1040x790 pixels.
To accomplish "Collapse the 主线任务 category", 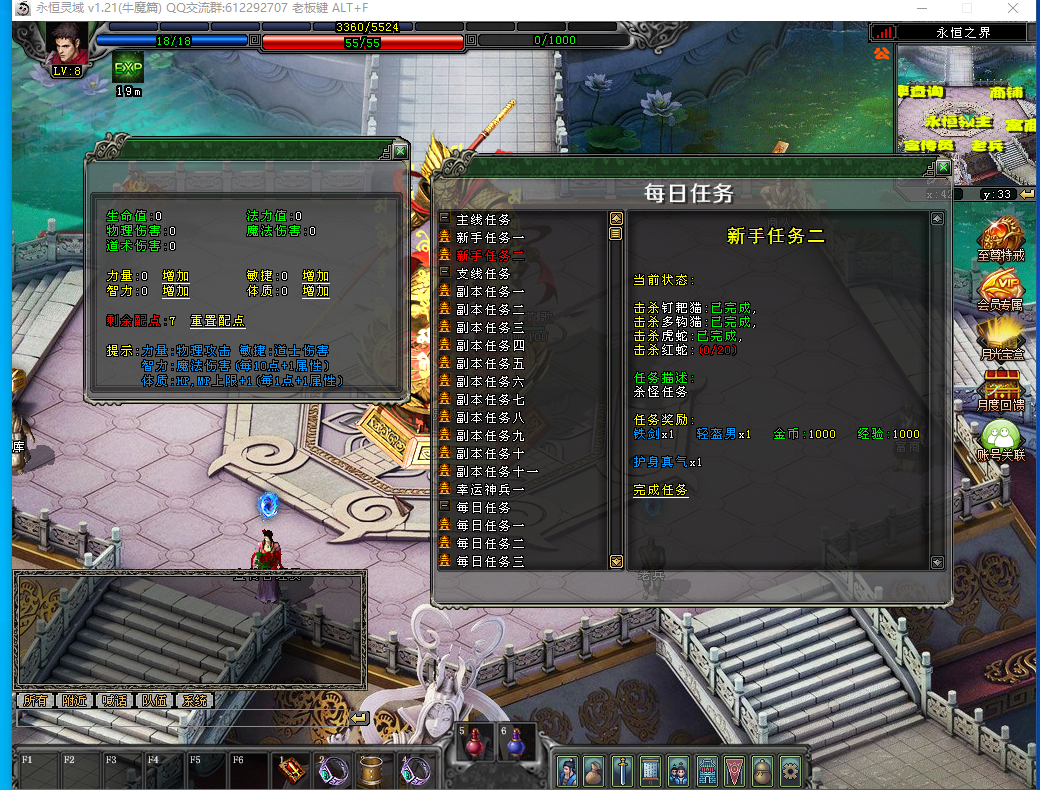I will point(445,219).
